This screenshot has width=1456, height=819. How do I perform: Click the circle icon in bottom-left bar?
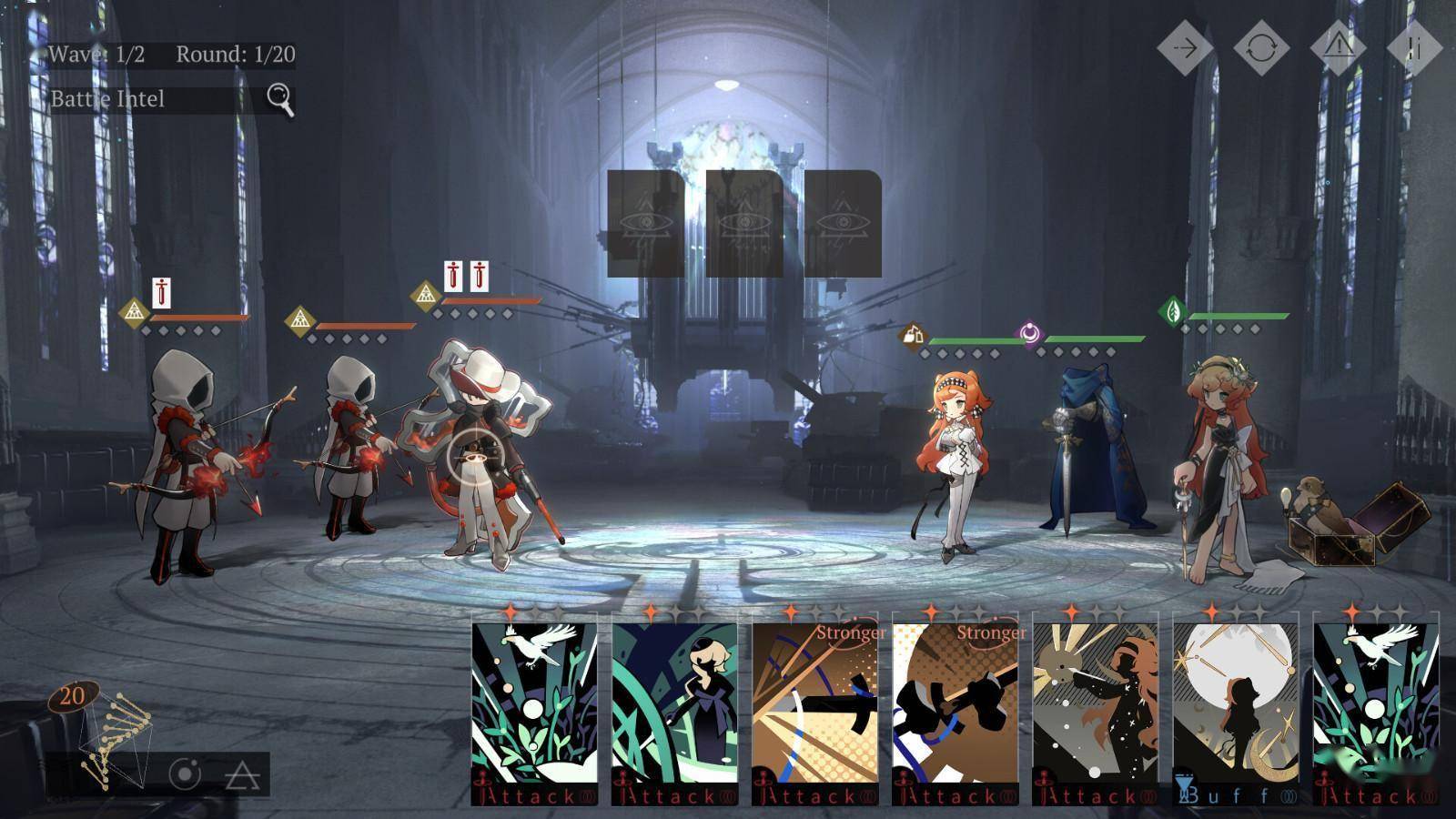(x=185, y=774)
